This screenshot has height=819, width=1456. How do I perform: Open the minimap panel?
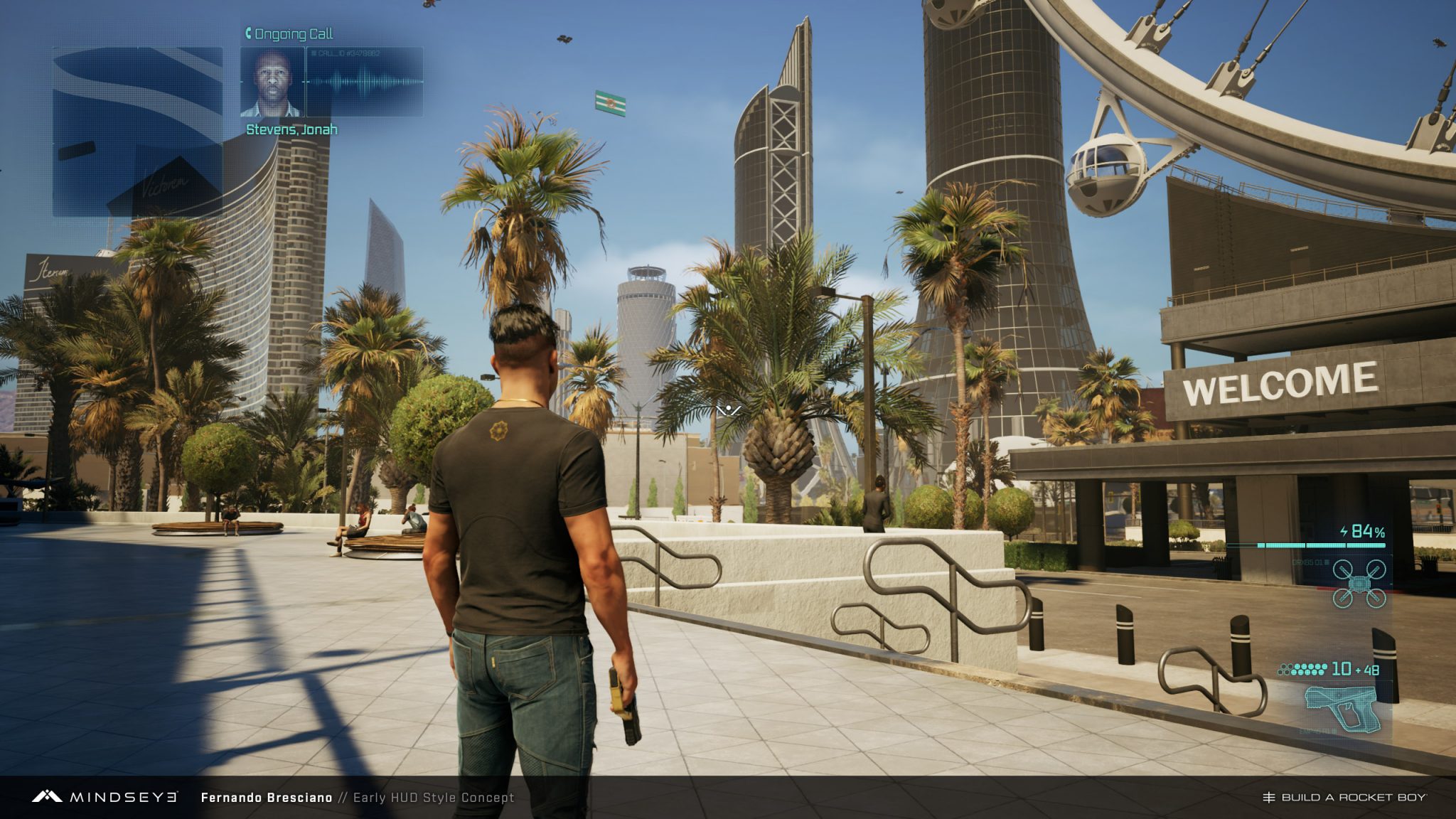coord(137,132)
